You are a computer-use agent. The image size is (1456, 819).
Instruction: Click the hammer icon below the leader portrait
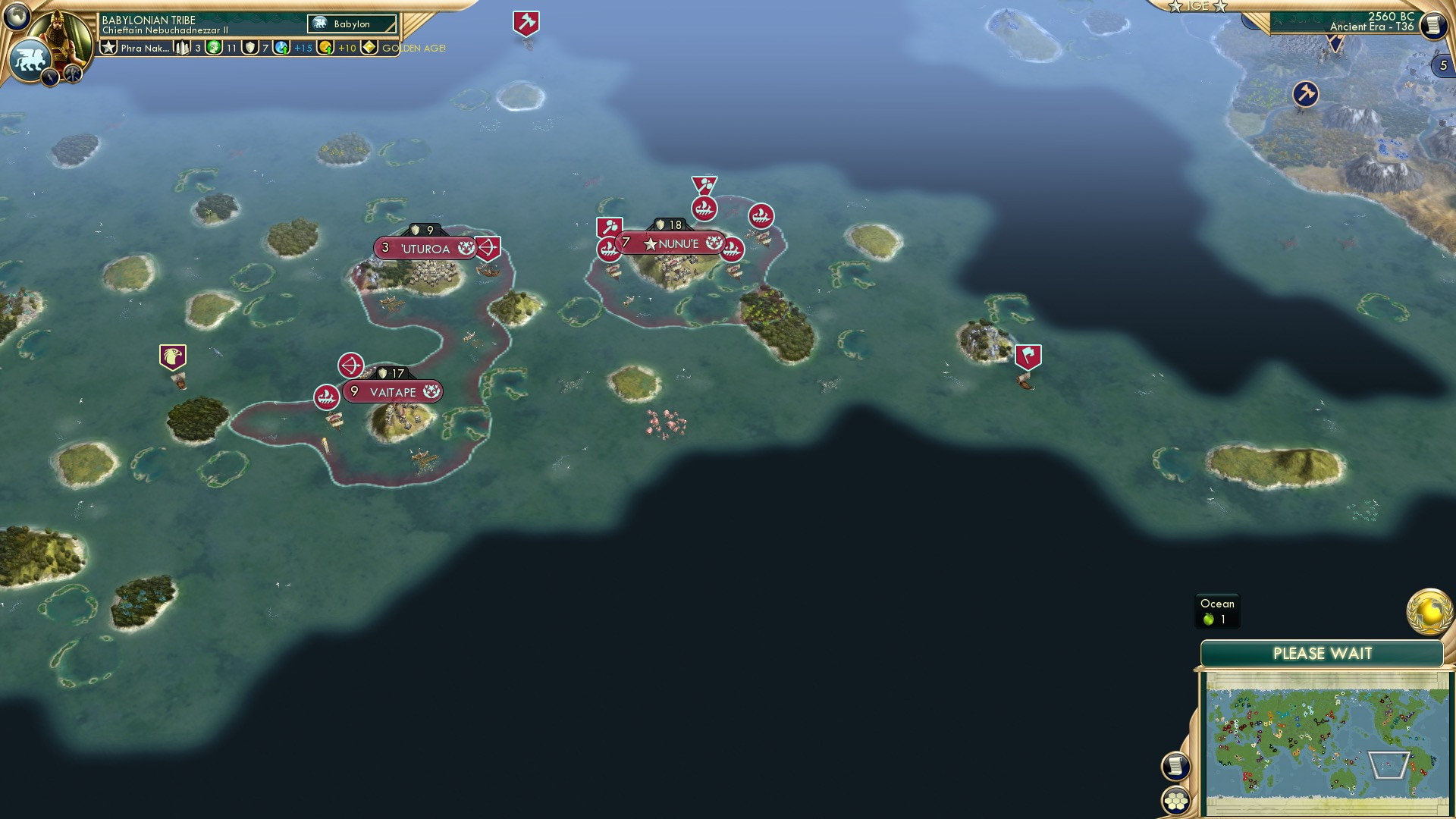[74, 76]
